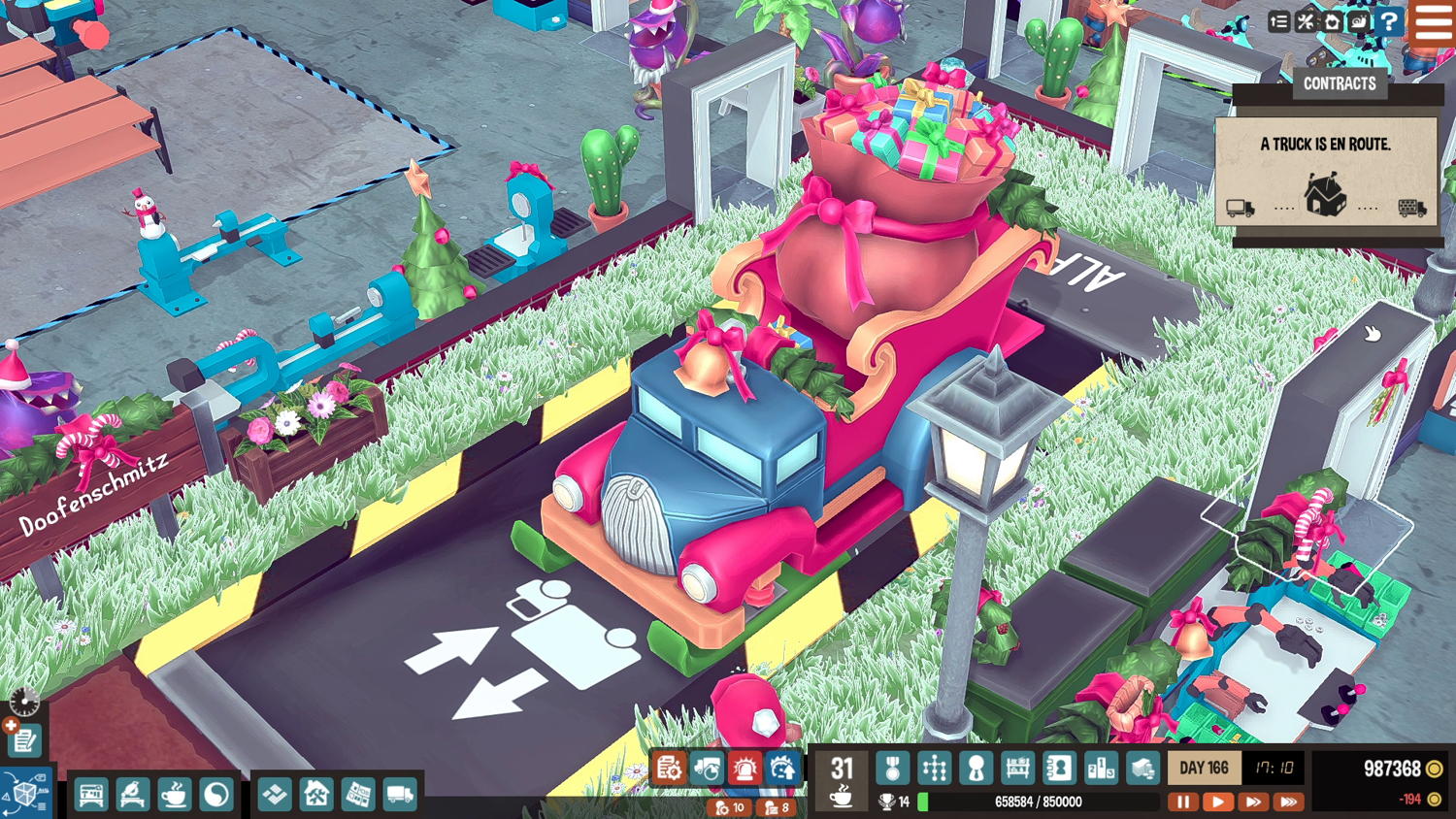Open the medal achievements icon

(892, 769)
